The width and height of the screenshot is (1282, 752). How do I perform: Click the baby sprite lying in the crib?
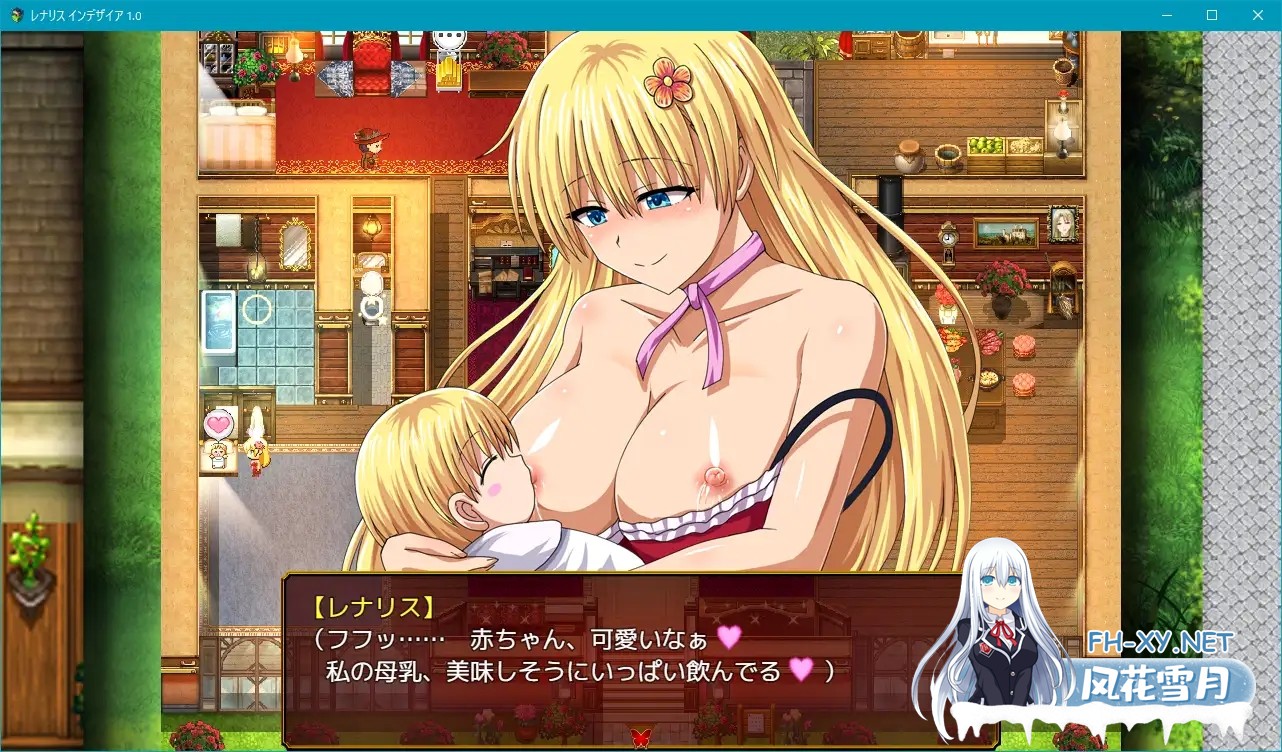pos(217,455)
